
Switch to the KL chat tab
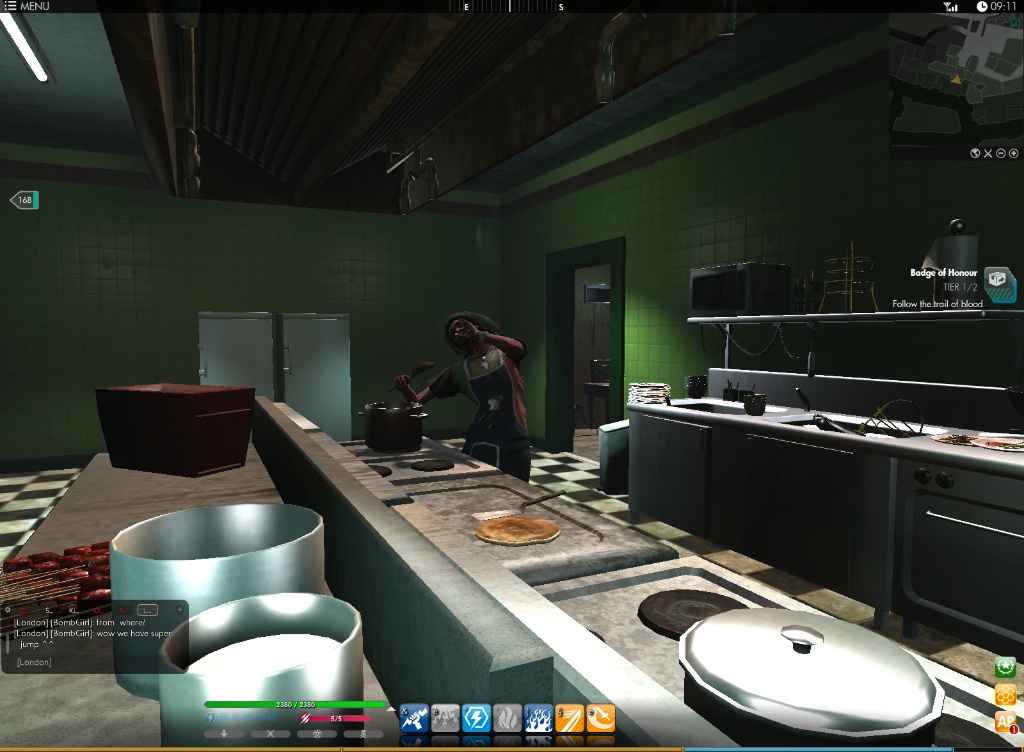click(75, 609)
